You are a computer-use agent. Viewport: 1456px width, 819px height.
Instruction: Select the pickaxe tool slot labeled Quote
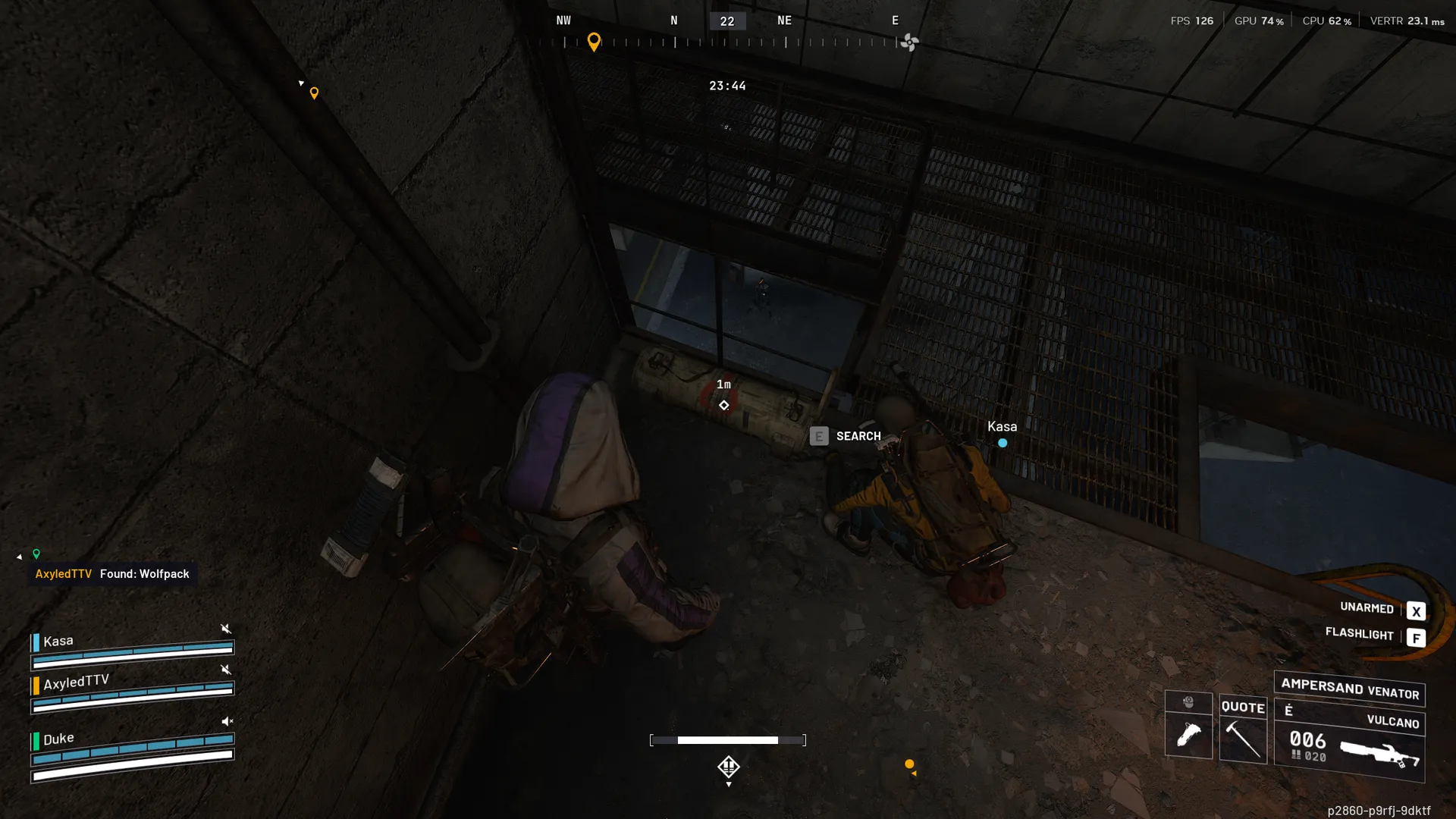point(1243,730)
